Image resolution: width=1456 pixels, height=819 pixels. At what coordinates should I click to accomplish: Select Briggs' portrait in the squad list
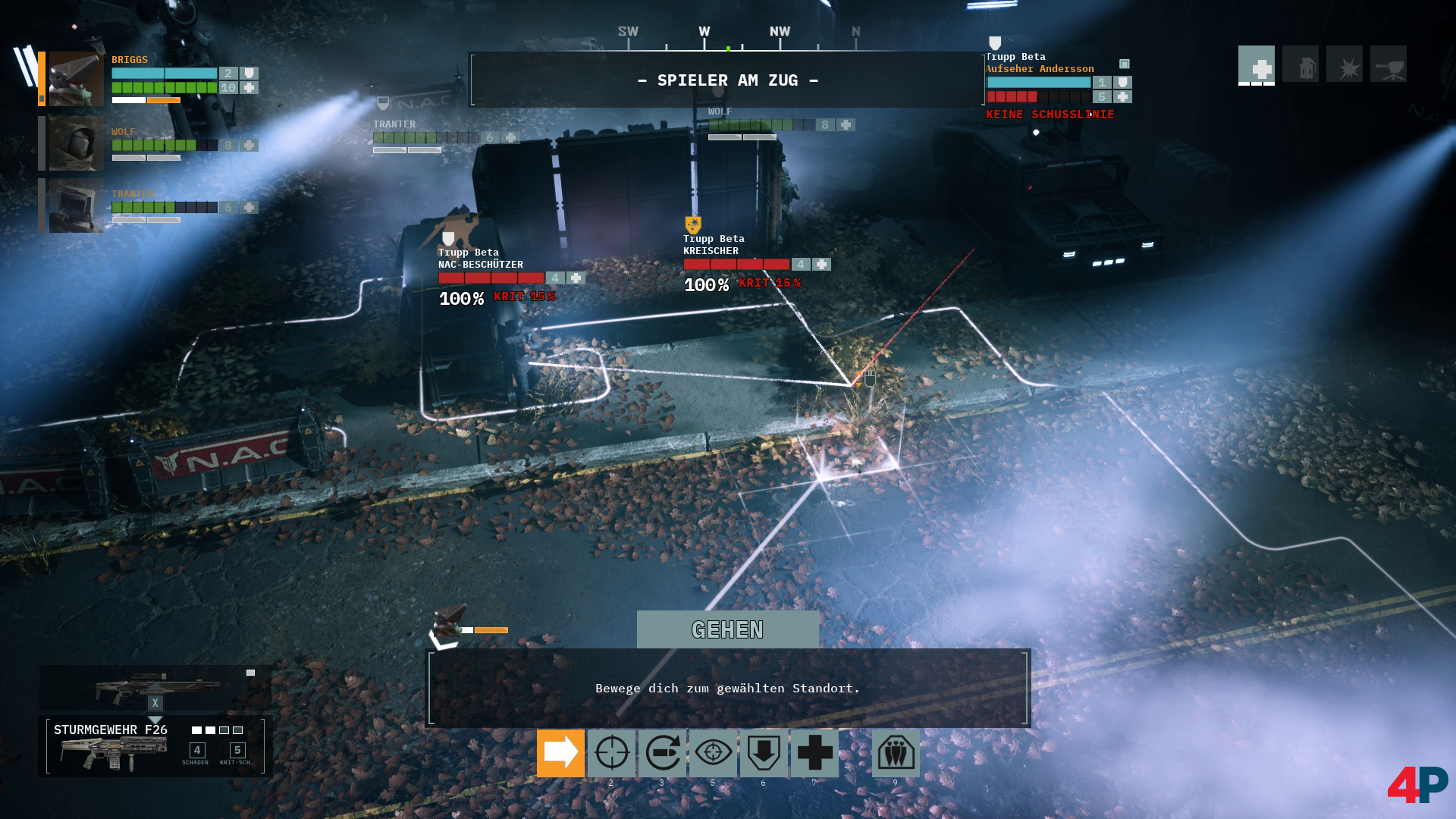coord(76,79)
